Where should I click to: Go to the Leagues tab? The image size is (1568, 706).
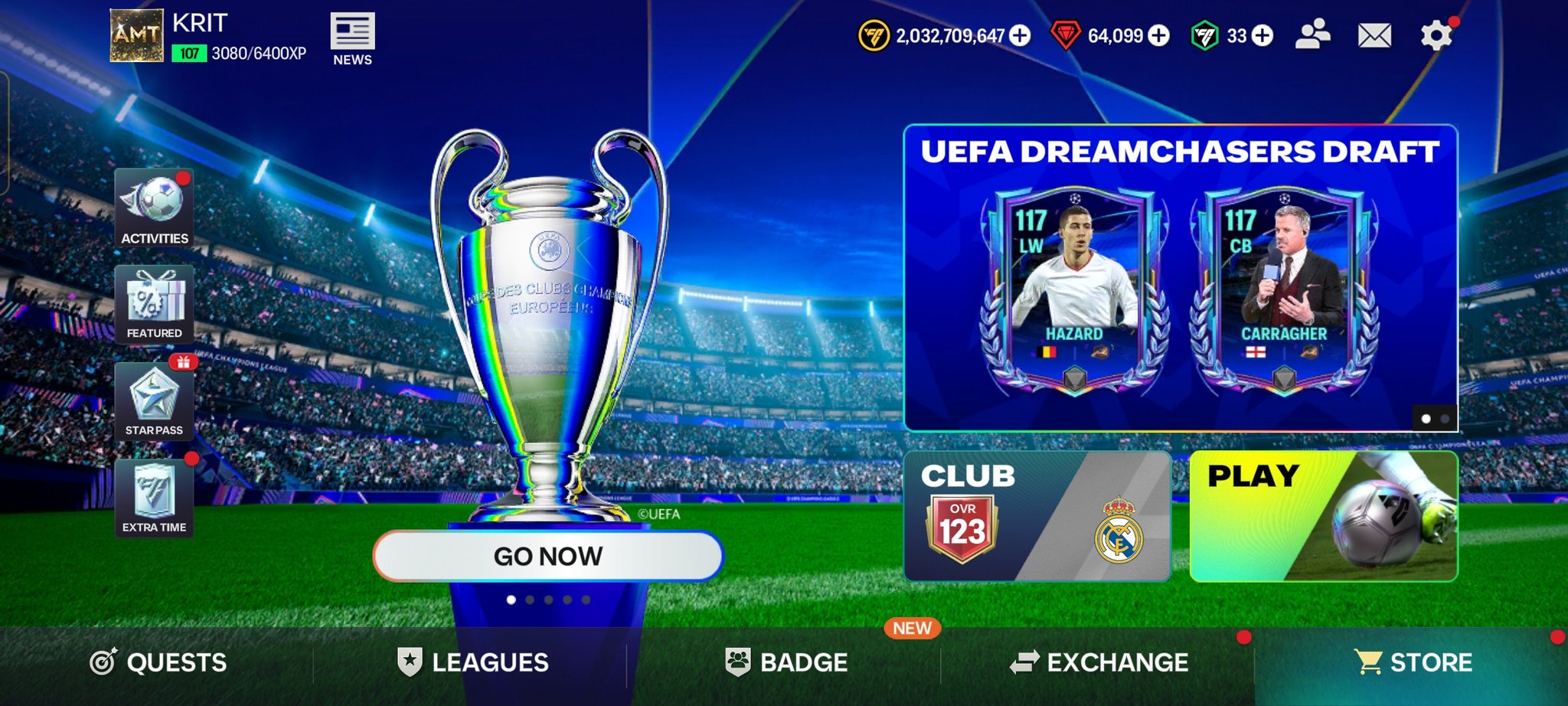(472, 662)
